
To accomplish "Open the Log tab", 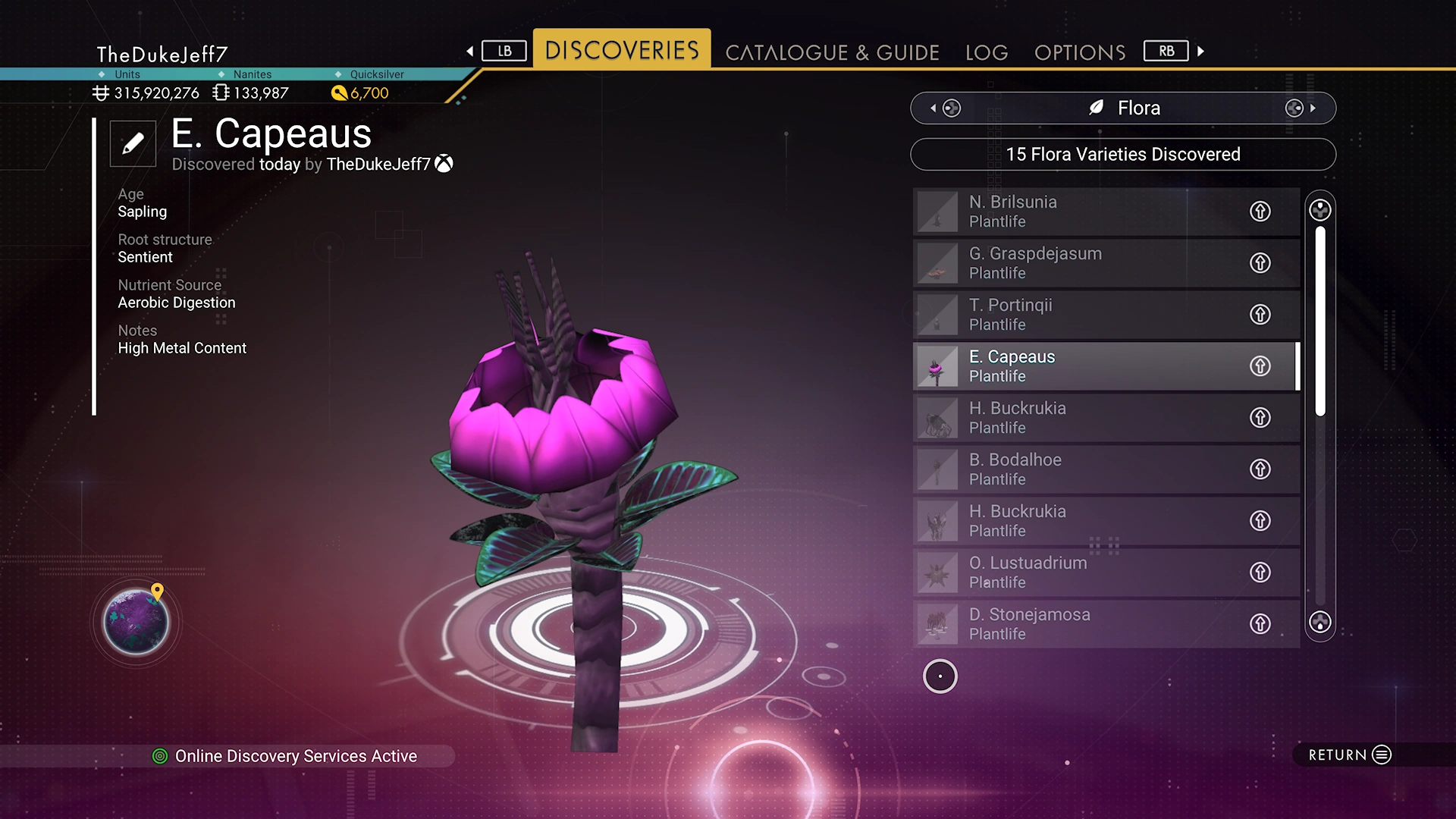I will click(987, 52).
